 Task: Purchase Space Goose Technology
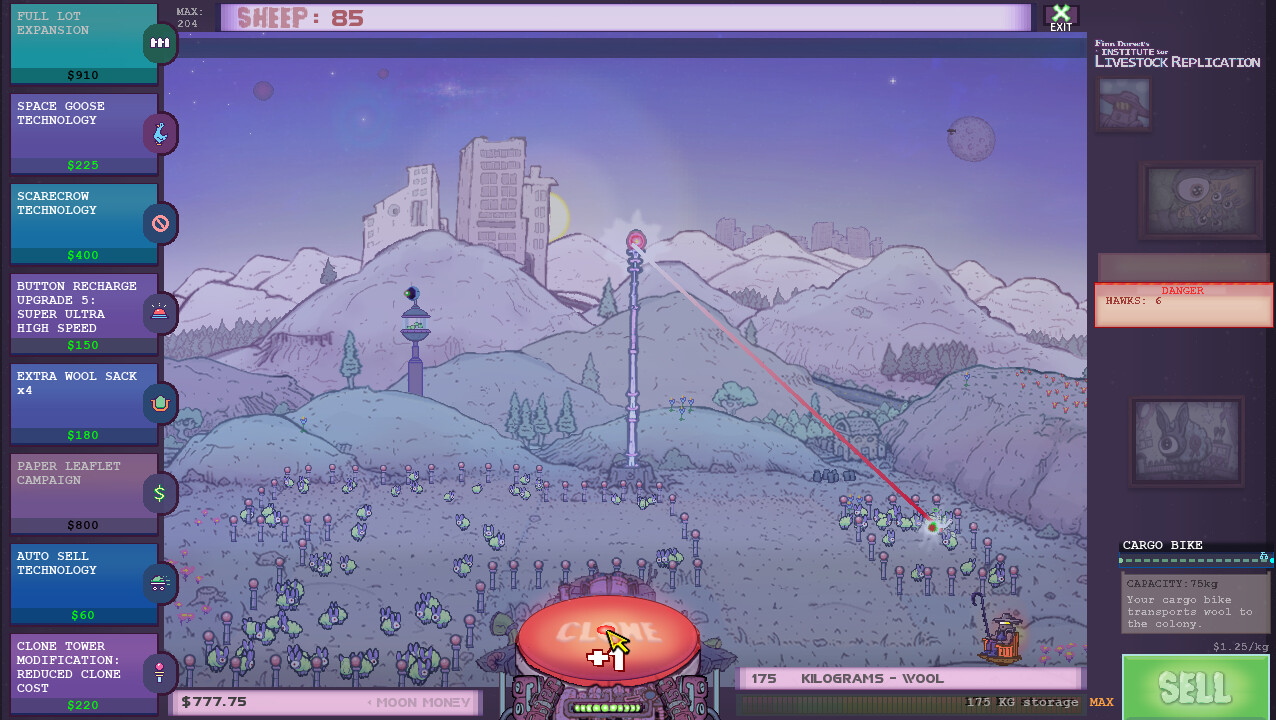click(x=85, y=134)
